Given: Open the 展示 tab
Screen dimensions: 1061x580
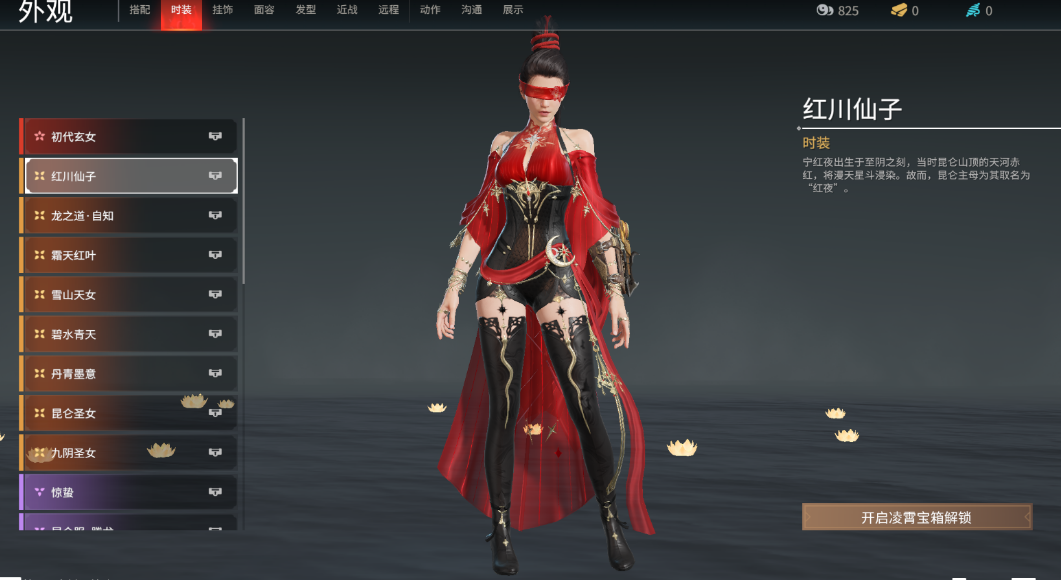Looking at the screenshot, I should pyautogui.click(x=512, y=10).
